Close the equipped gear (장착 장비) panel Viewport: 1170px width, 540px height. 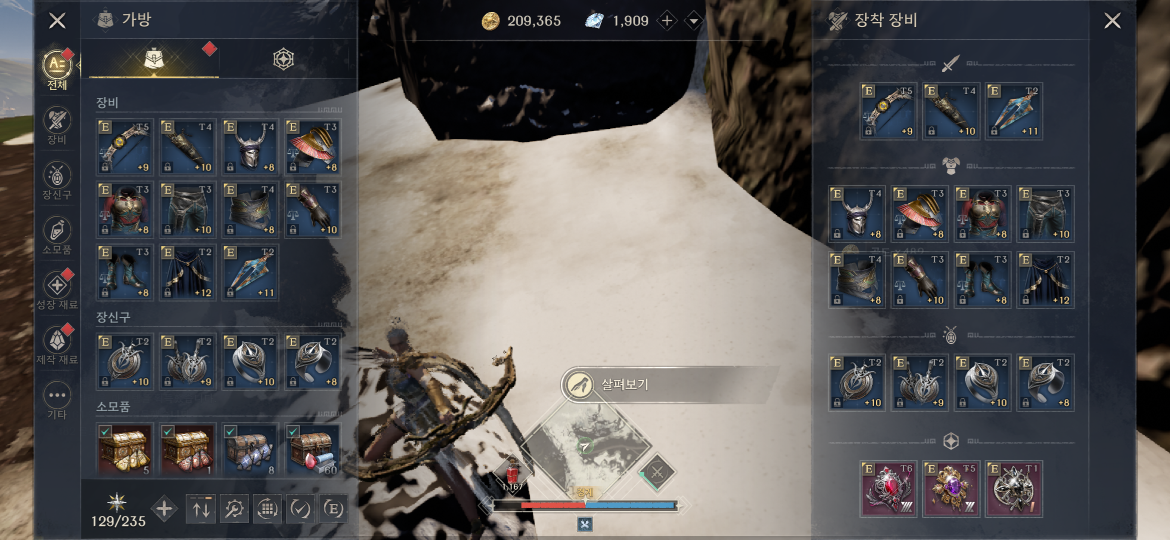tap(1112, 20)
